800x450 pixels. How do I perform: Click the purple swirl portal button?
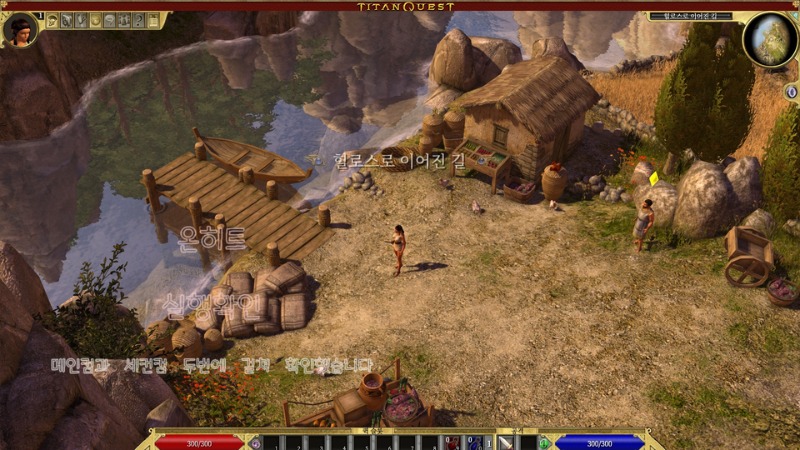(x=256, y=442)
